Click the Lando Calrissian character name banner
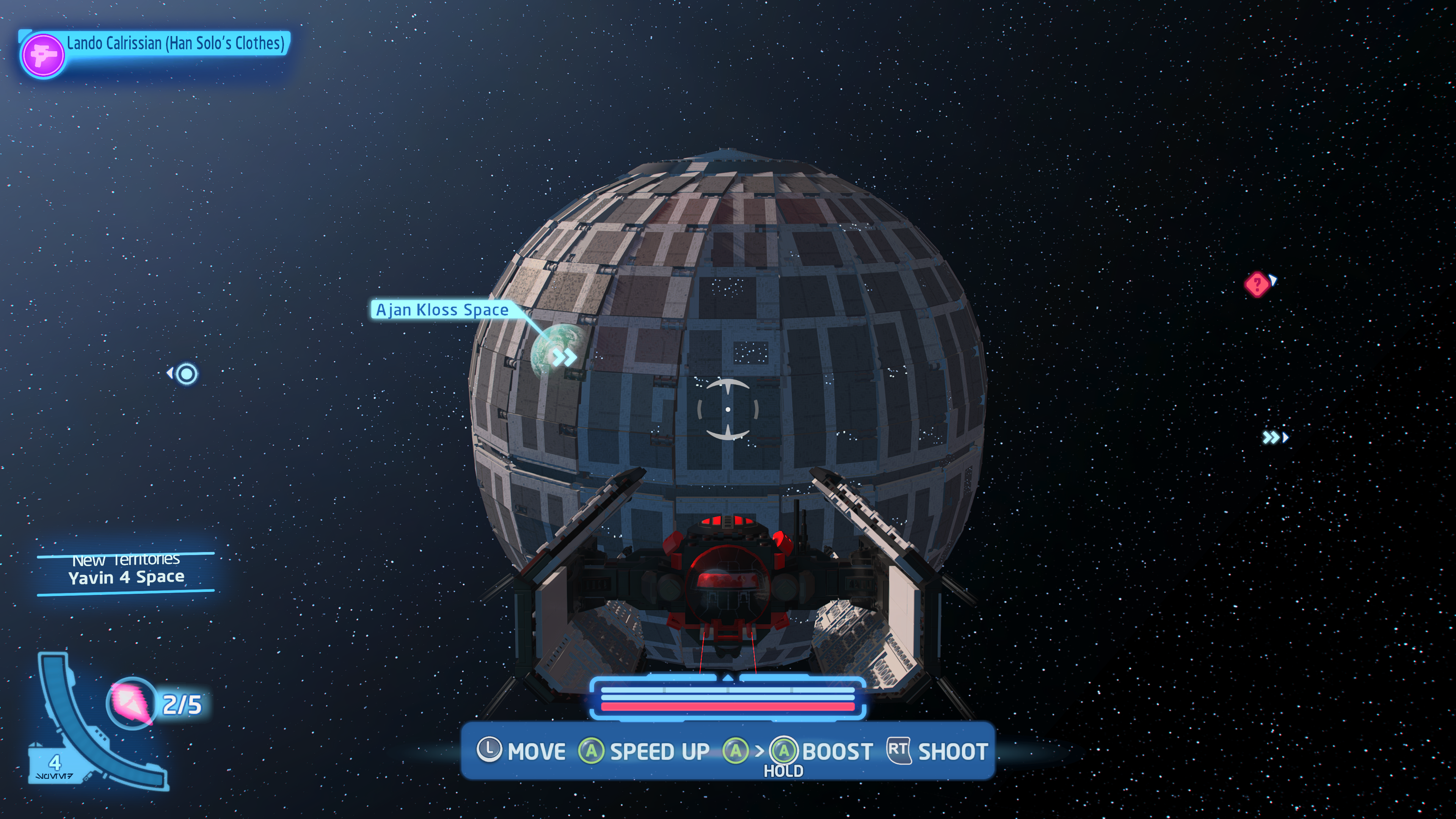This screenshot has width=1456, height=819. pyautogui.click(x=175, y=44)
